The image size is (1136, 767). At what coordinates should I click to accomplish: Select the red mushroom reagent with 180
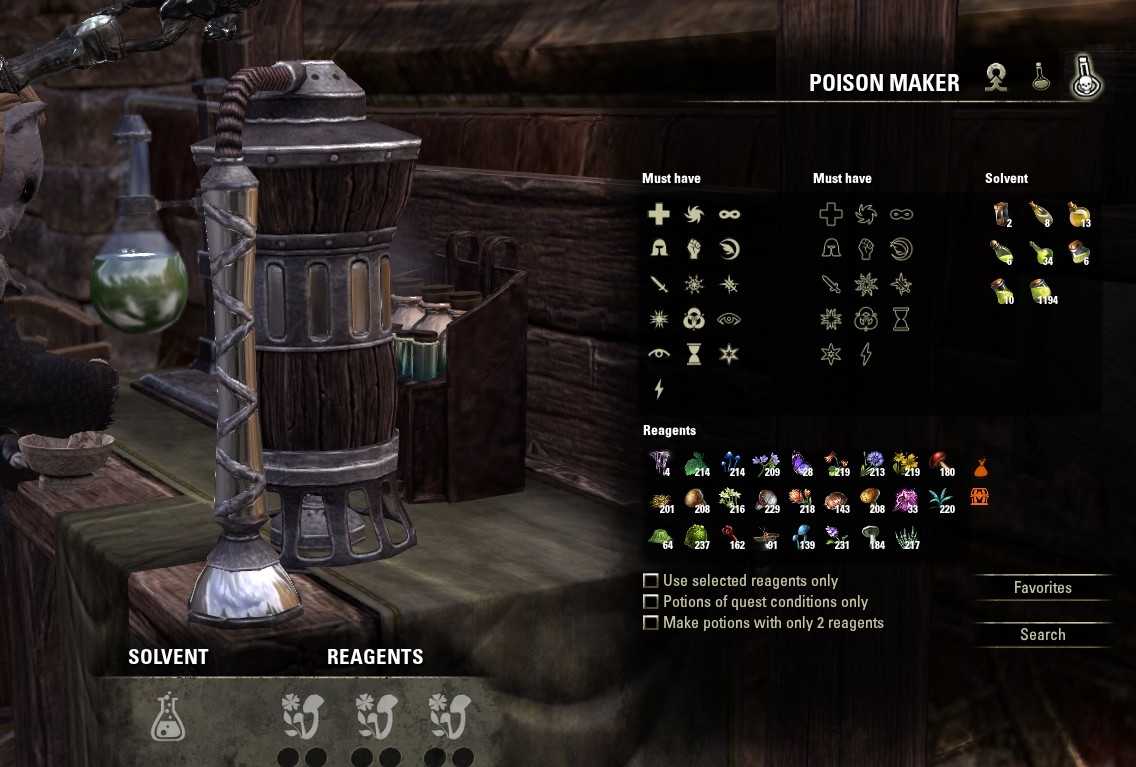click(941, 464)
